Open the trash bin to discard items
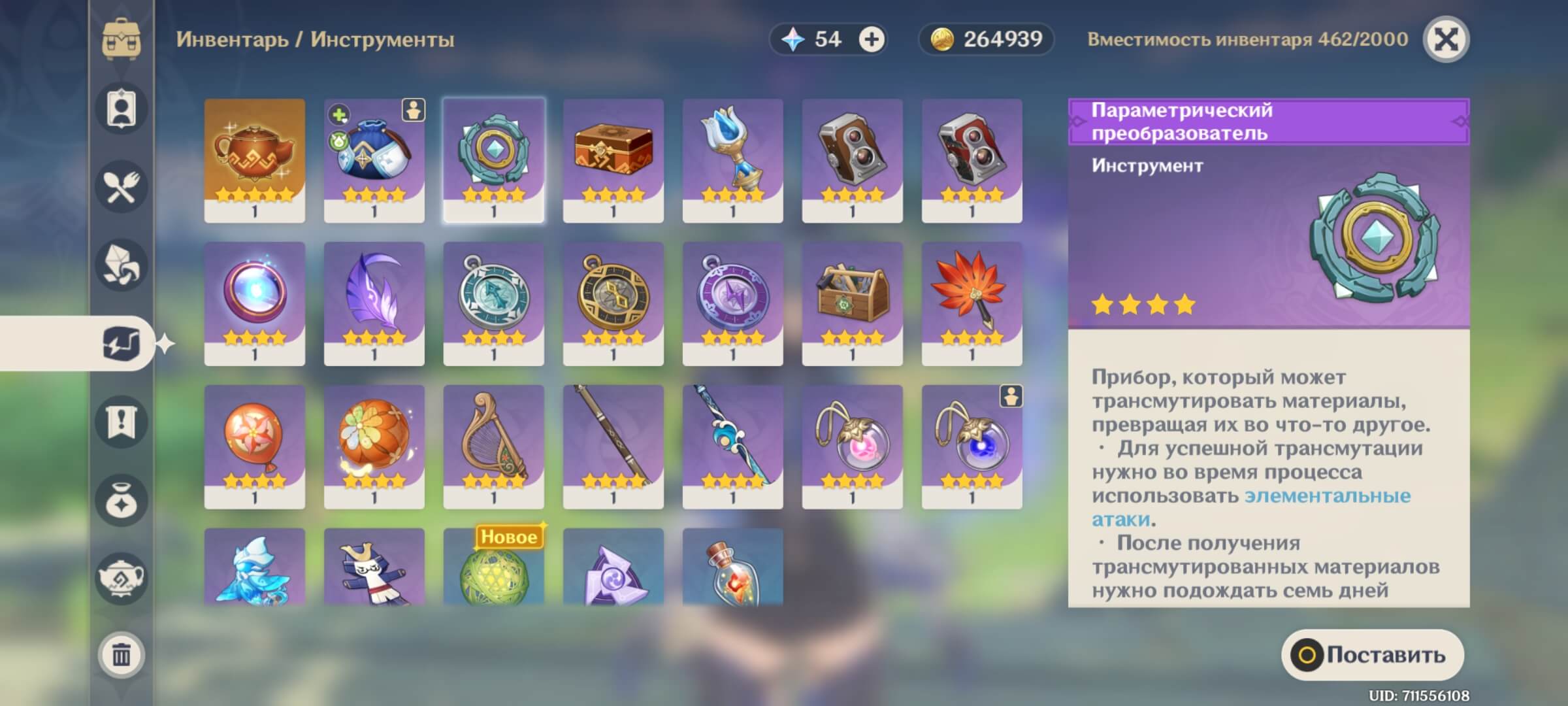The image size is (1568, 706). pyautogui.click(x=122, y=654)
